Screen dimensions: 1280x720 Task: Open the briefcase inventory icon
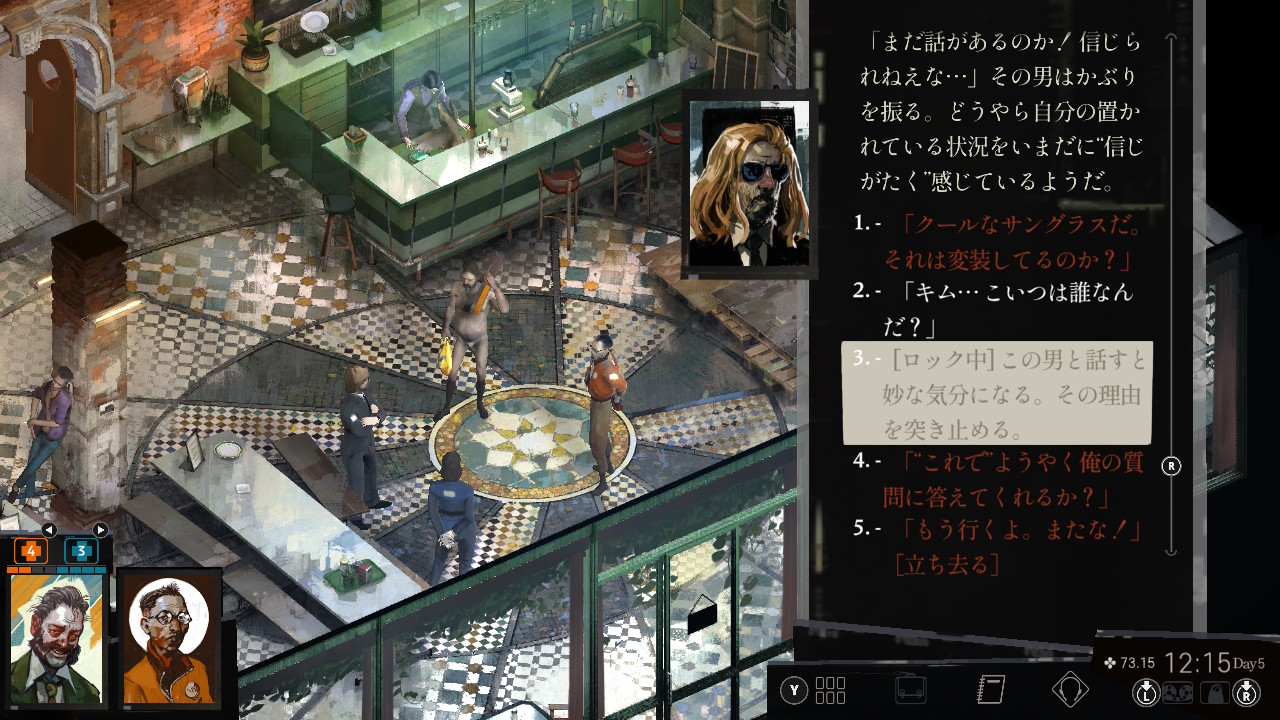[x=910, y=690]
